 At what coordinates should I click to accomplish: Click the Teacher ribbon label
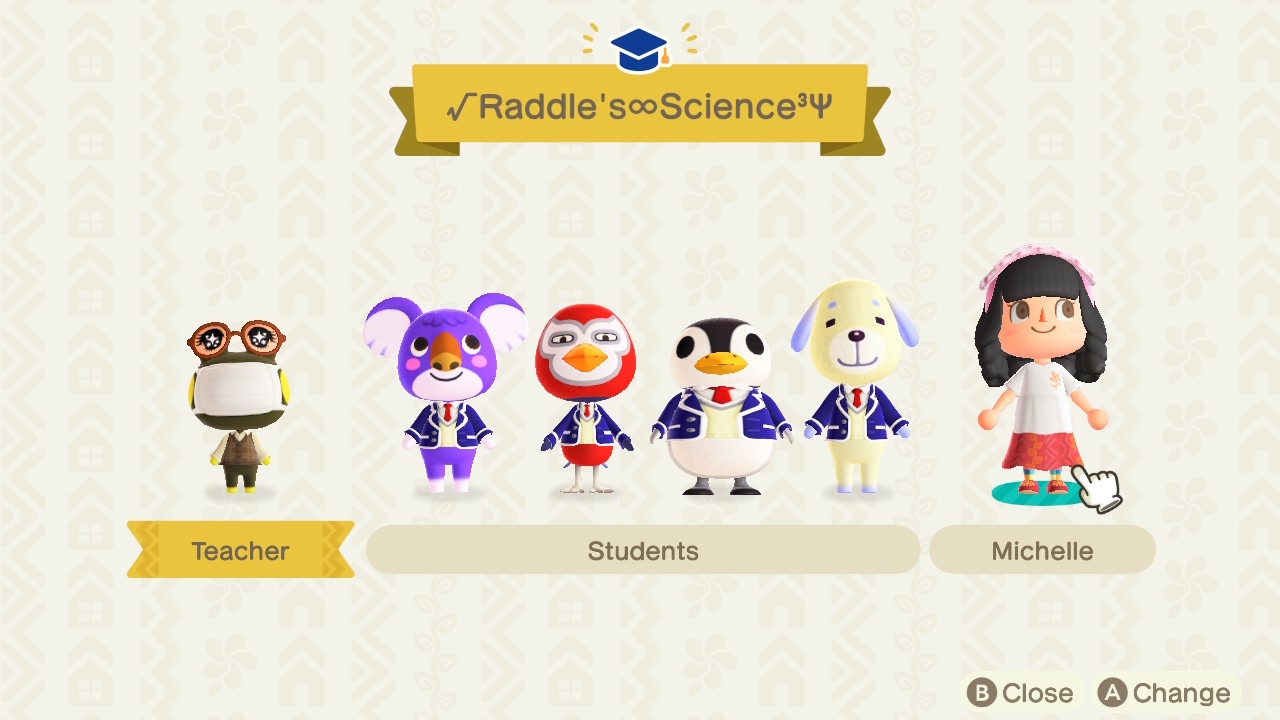pyautogui.click(x=240, y=551)
